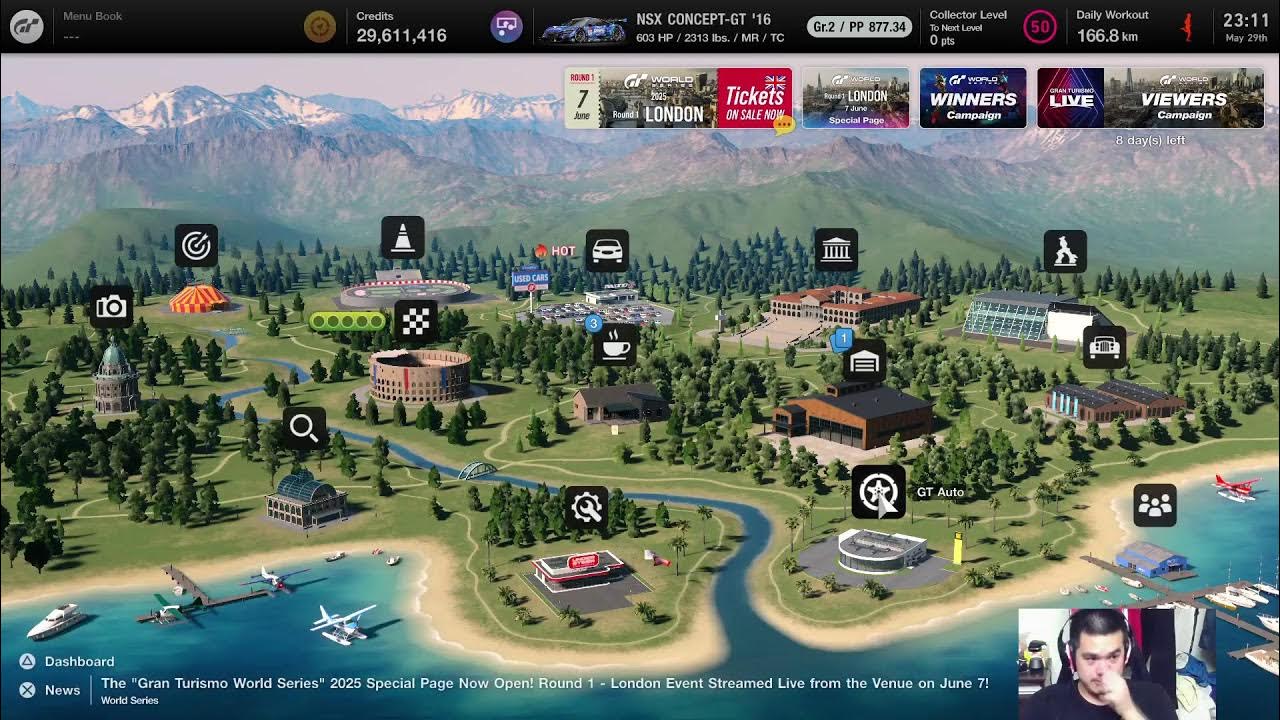Select the License Center traffic cone icon
The height and width of the screenshot is (720, 1280).
point(403,236)
